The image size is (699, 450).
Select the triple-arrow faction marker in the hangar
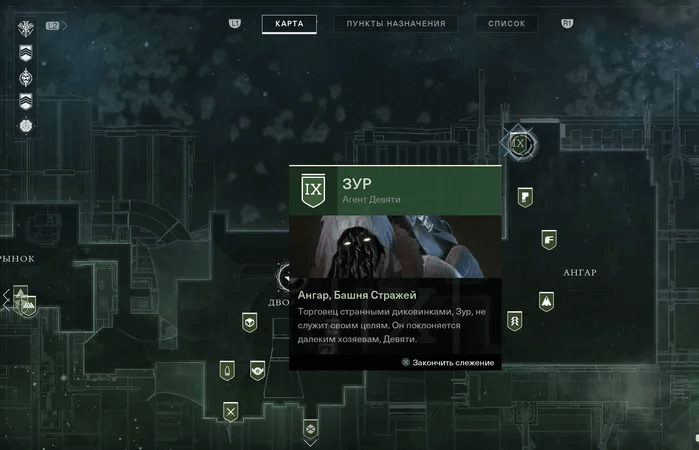514,321
